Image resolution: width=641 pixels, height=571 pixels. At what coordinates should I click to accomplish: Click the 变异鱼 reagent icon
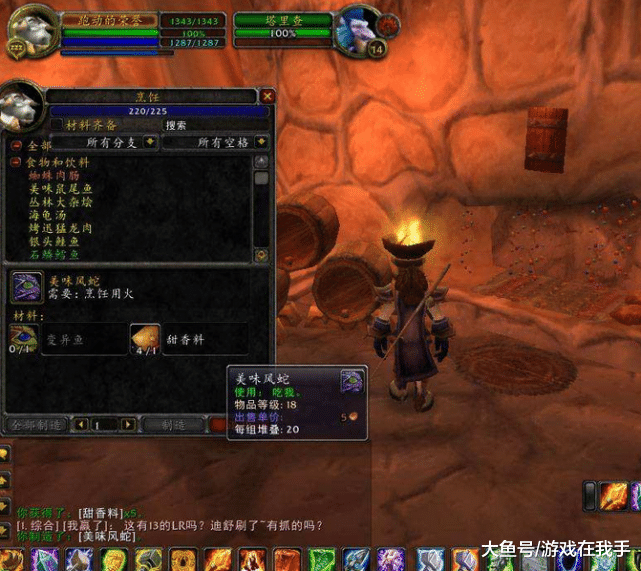[x=24, y=338]
